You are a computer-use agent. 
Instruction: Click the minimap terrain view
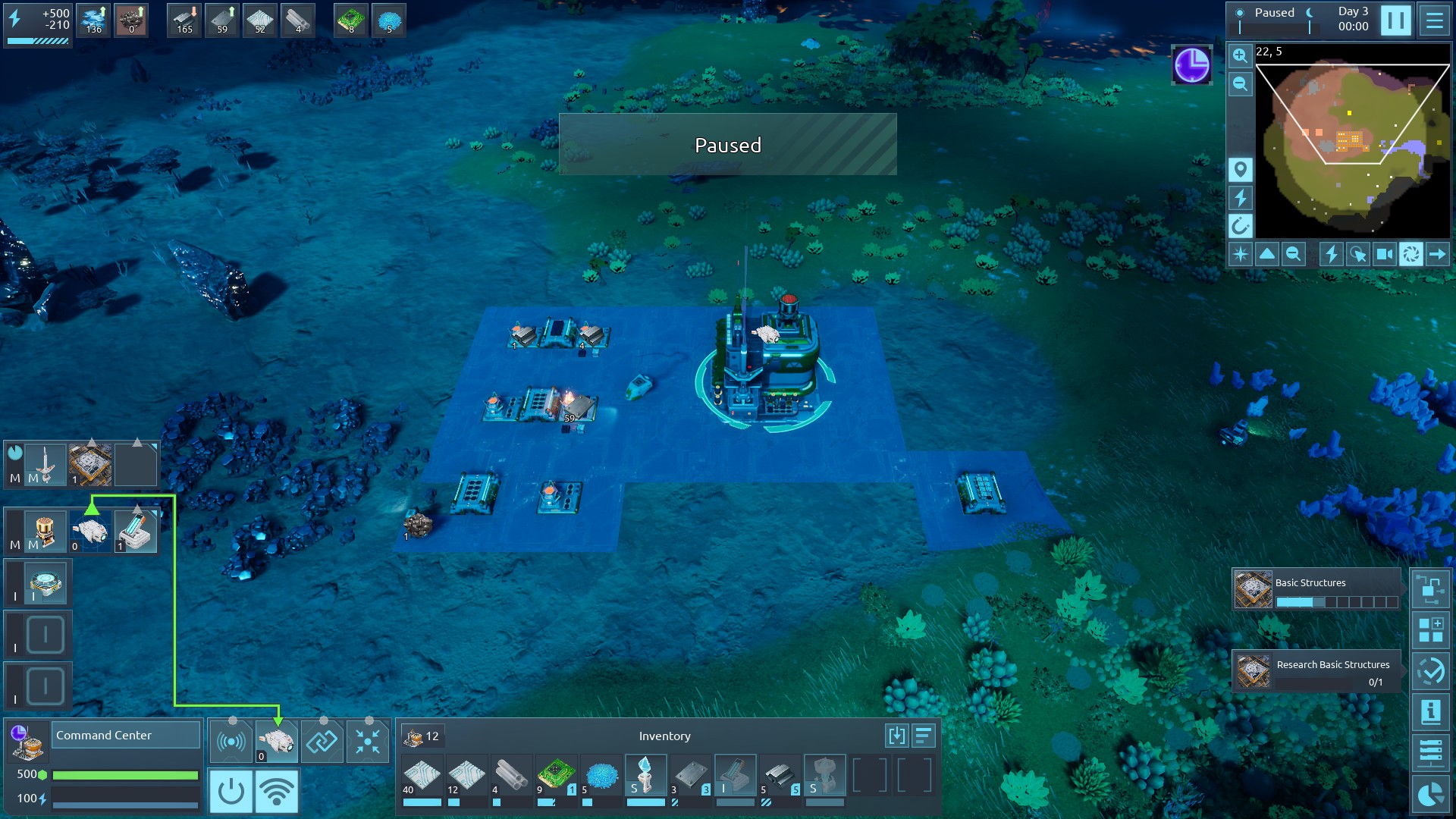coord(1353,142)
